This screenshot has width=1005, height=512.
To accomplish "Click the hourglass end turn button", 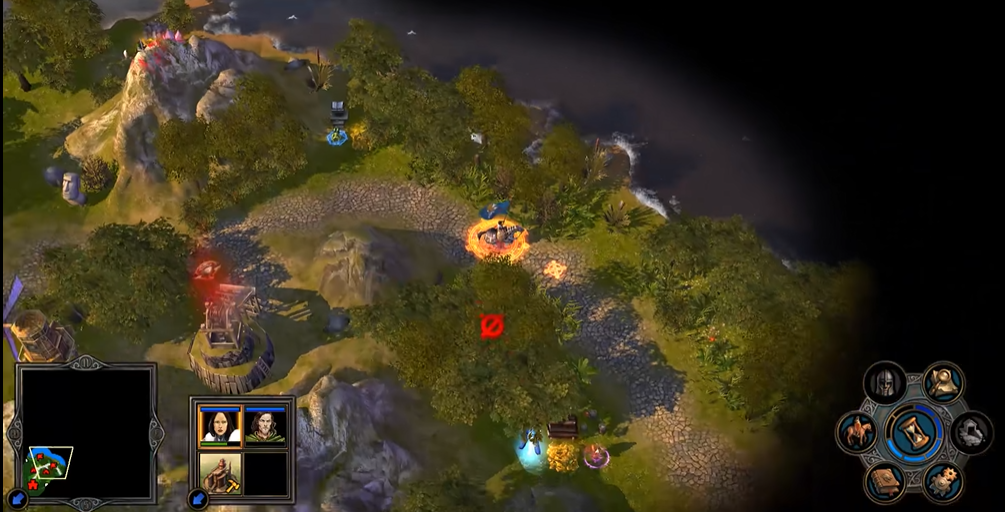I will (x=914, y=432).
